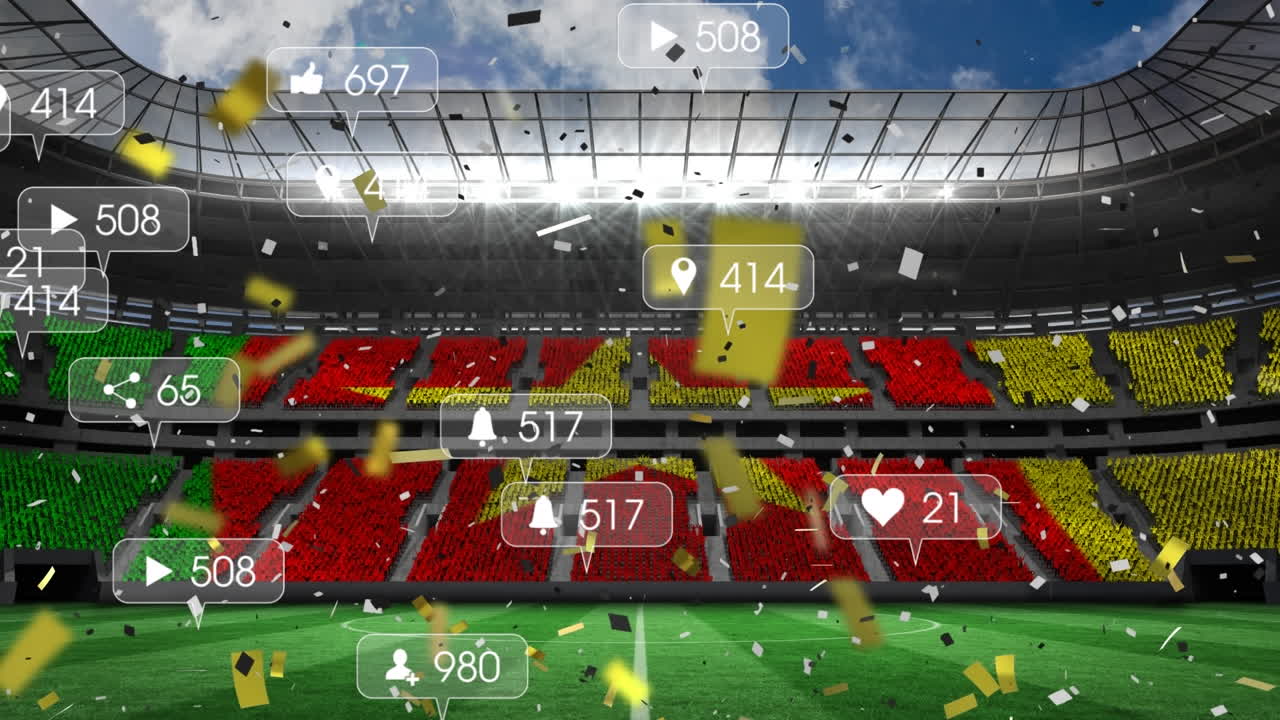The image size is (1280, 720).
Task: Open the add-friend bubble showing 980
Action: 442,666
